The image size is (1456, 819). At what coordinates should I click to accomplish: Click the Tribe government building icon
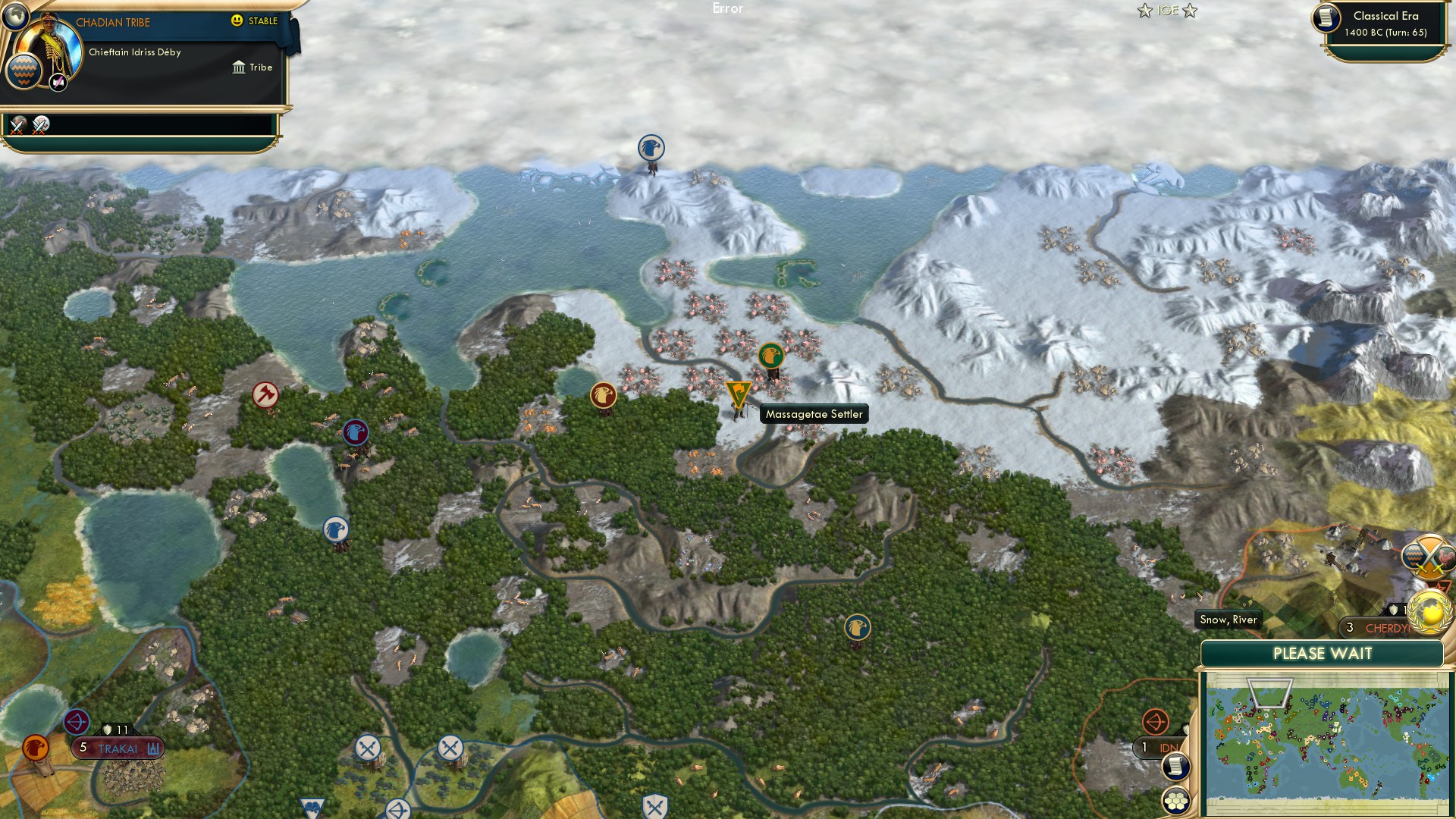click(238, 67)
